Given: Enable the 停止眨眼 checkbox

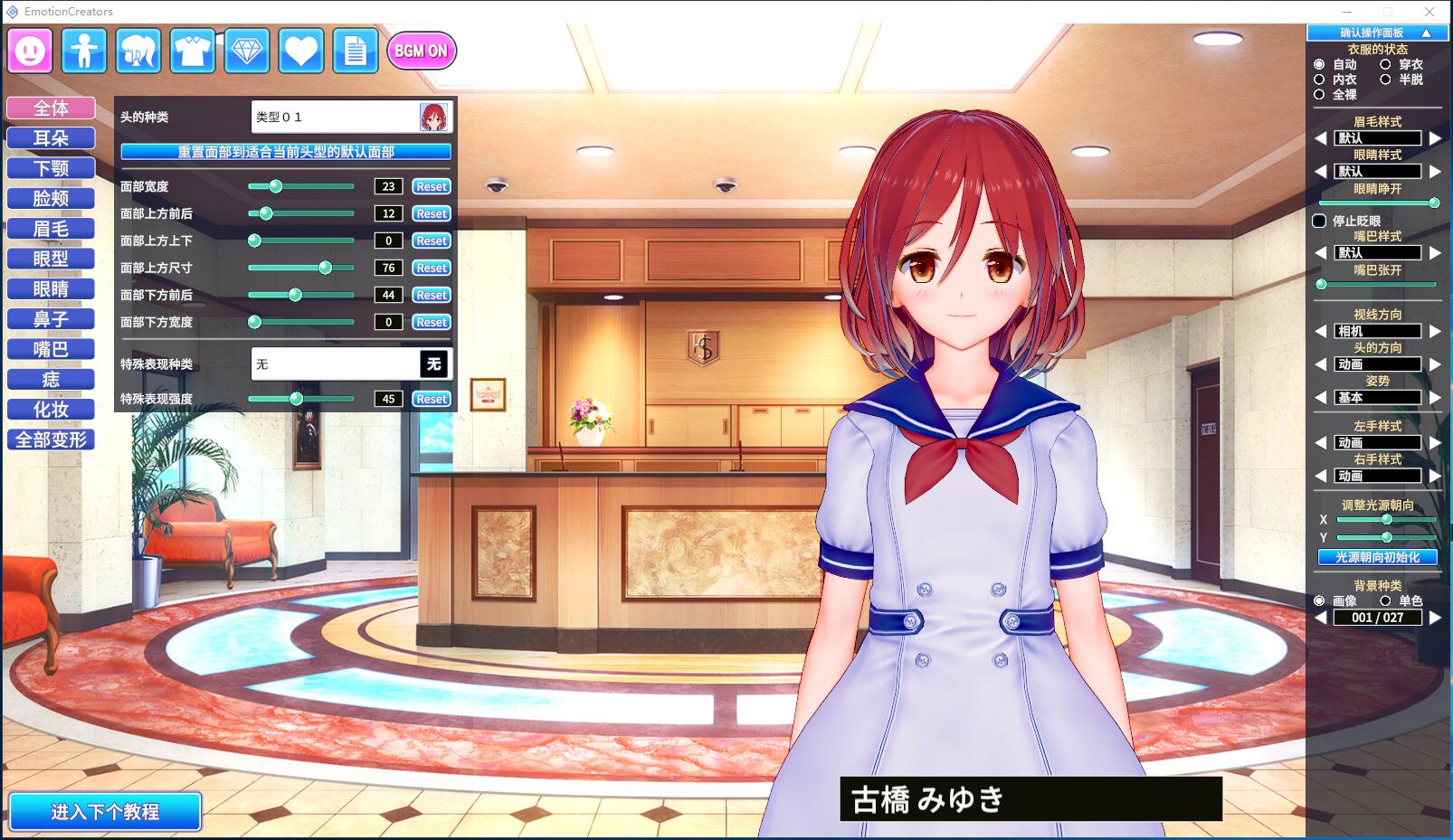Looking at the screenshot, I should (x=1320, y=220).
